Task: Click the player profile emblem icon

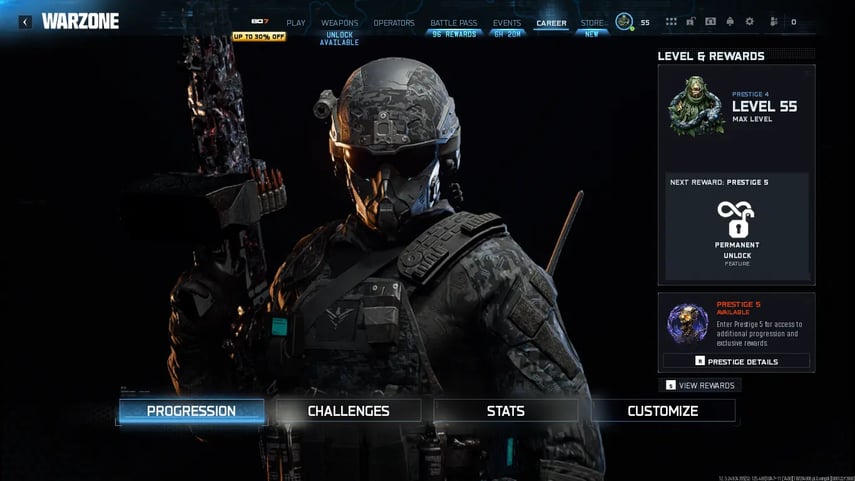Action: click(x=624, y=22)
